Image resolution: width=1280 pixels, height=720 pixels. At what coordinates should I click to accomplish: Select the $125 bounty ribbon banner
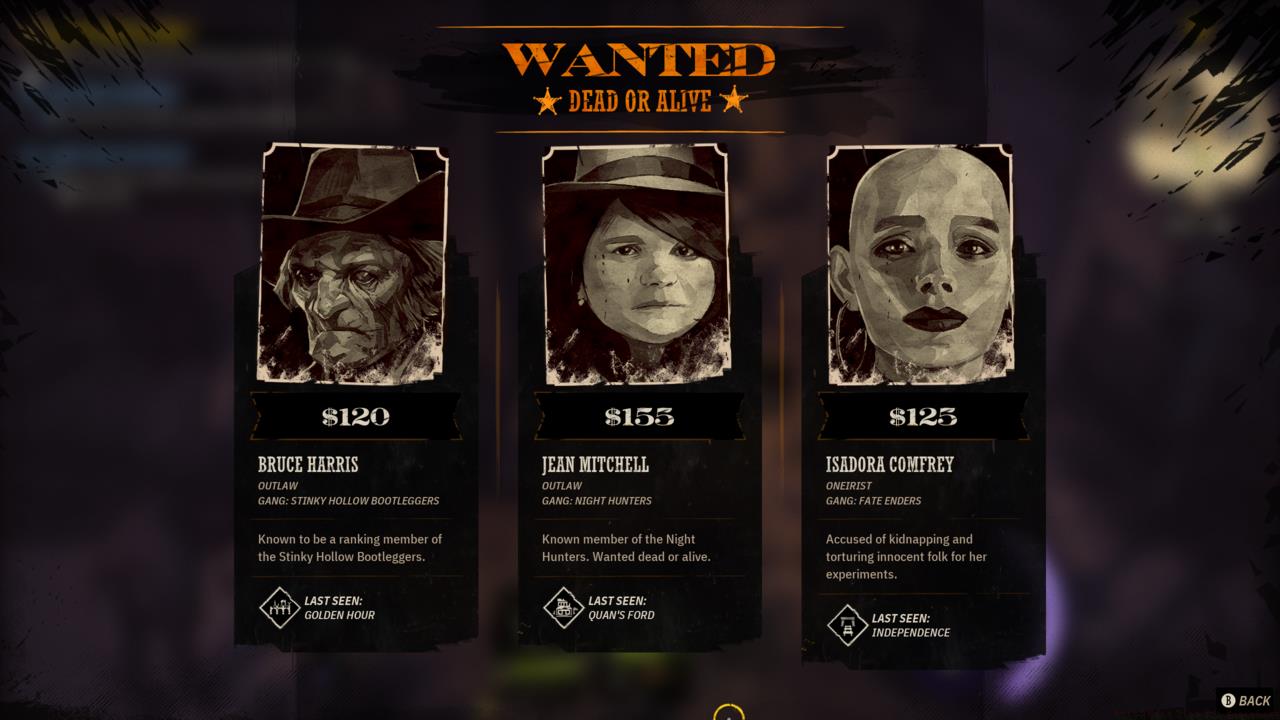(923, 417)
